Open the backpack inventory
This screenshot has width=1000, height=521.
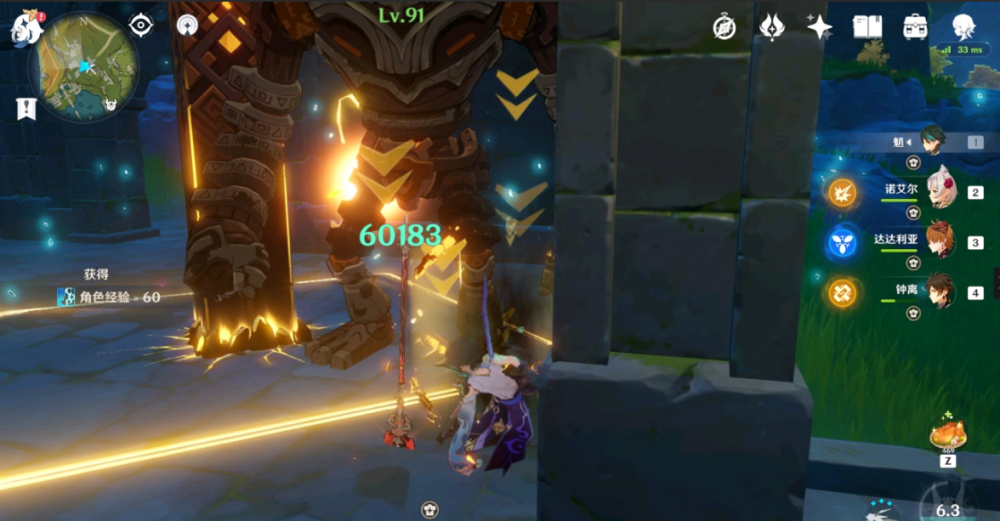915,27
